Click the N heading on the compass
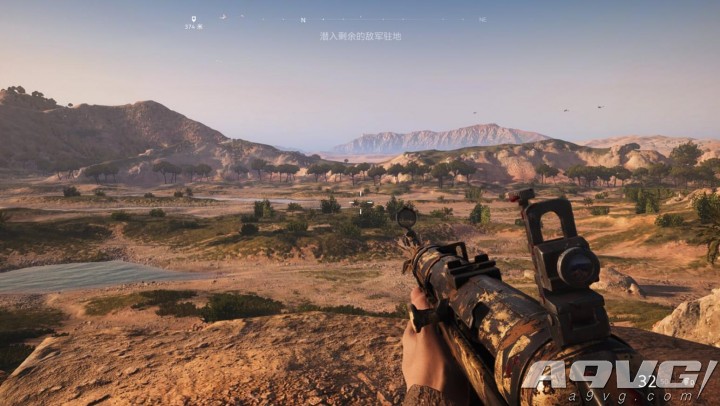The width and height of the screenshot is (720, 406). [x=303, y=20]
